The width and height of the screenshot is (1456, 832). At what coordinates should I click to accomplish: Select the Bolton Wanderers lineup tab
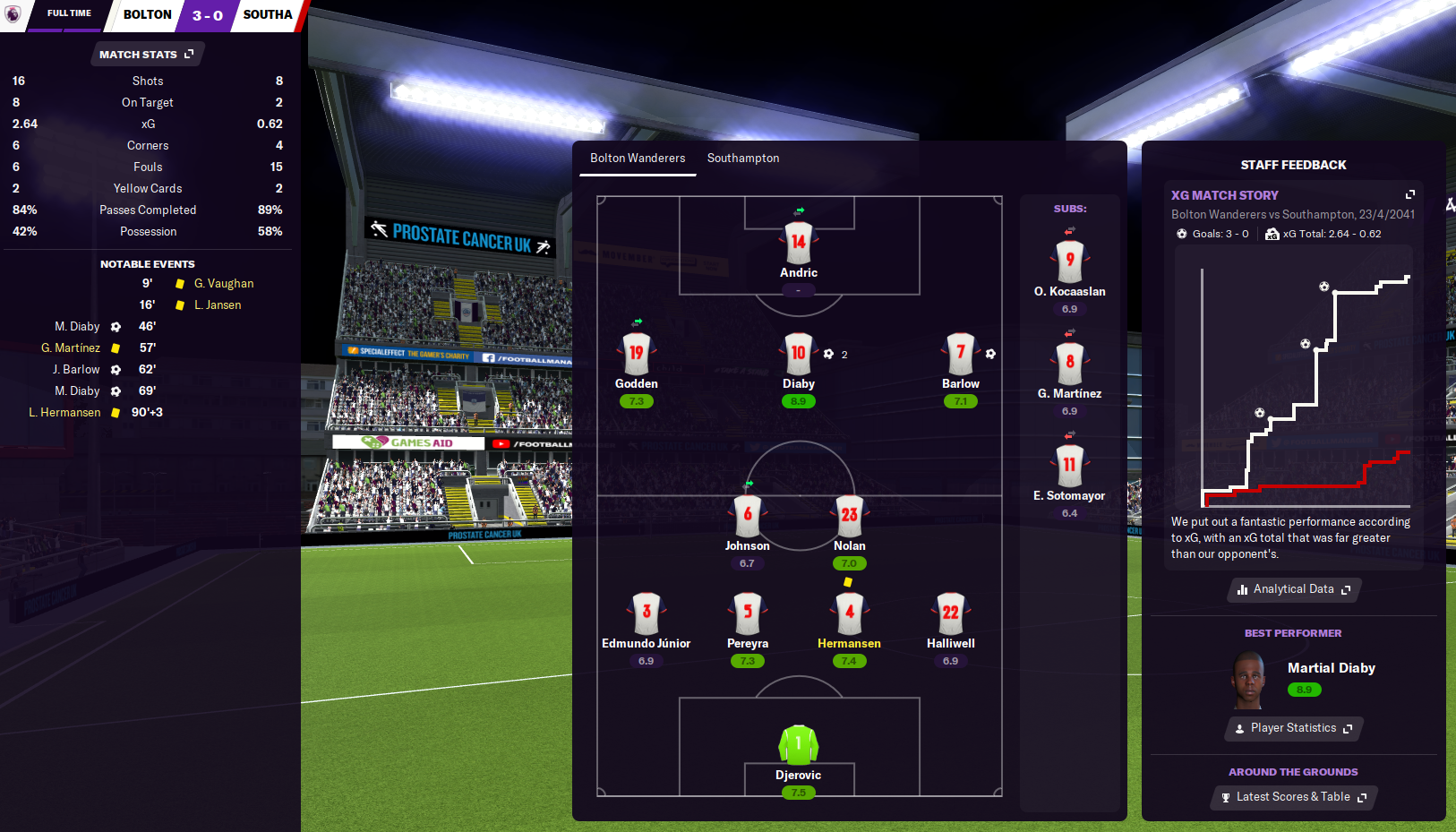point(637,159)
